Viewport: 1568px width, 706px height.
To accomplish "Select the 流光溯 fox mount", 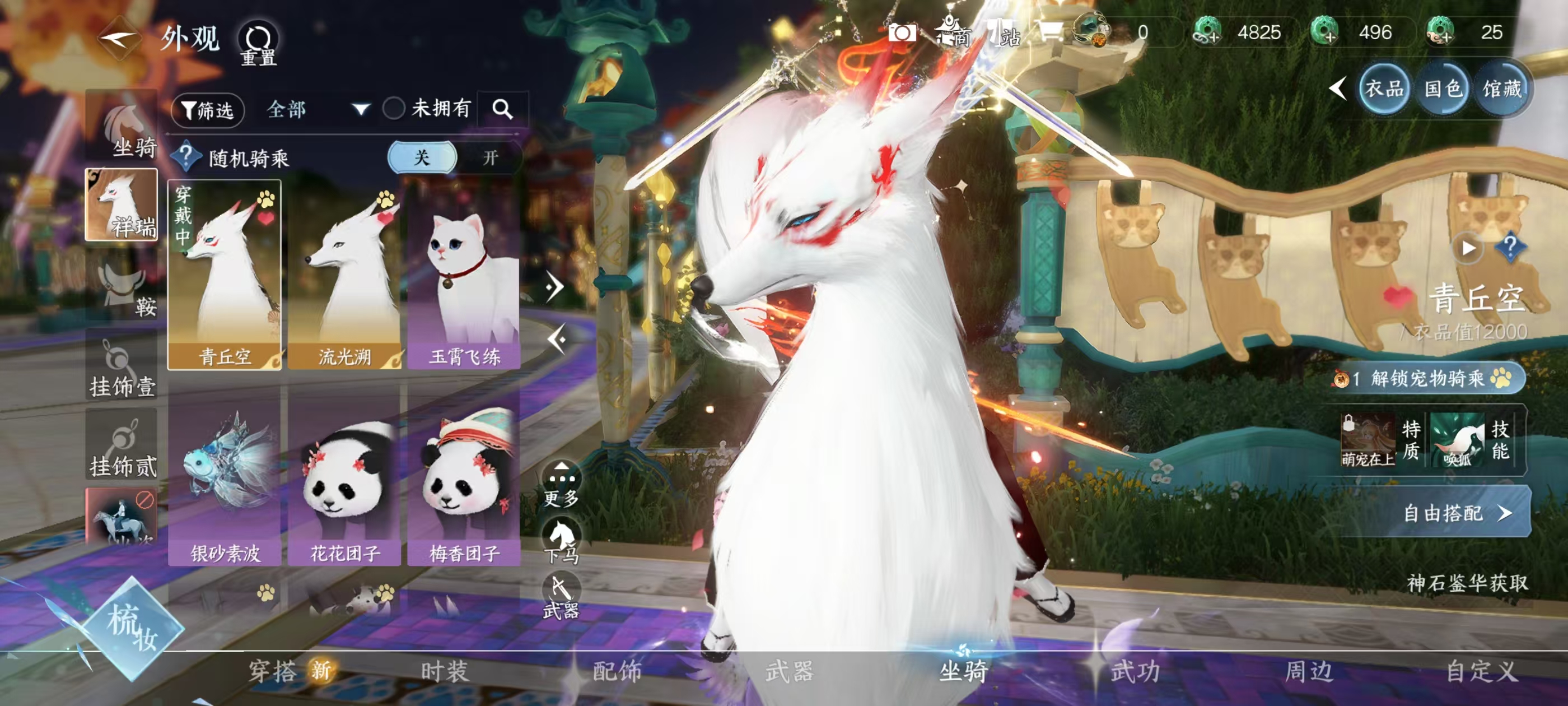I will coord(344,275).
